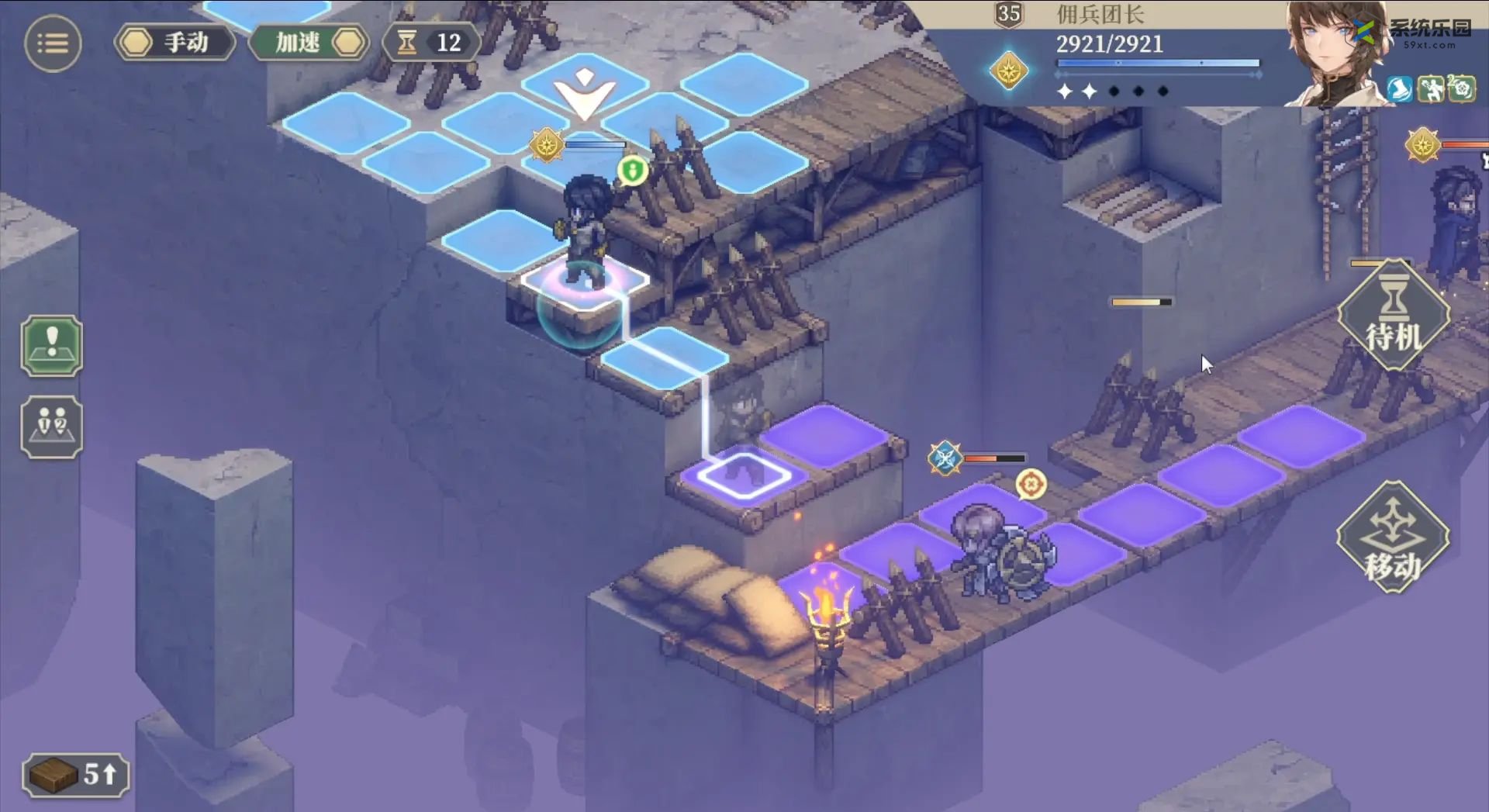
Task: Open the hamburger menu button
Action: point(53,43)
